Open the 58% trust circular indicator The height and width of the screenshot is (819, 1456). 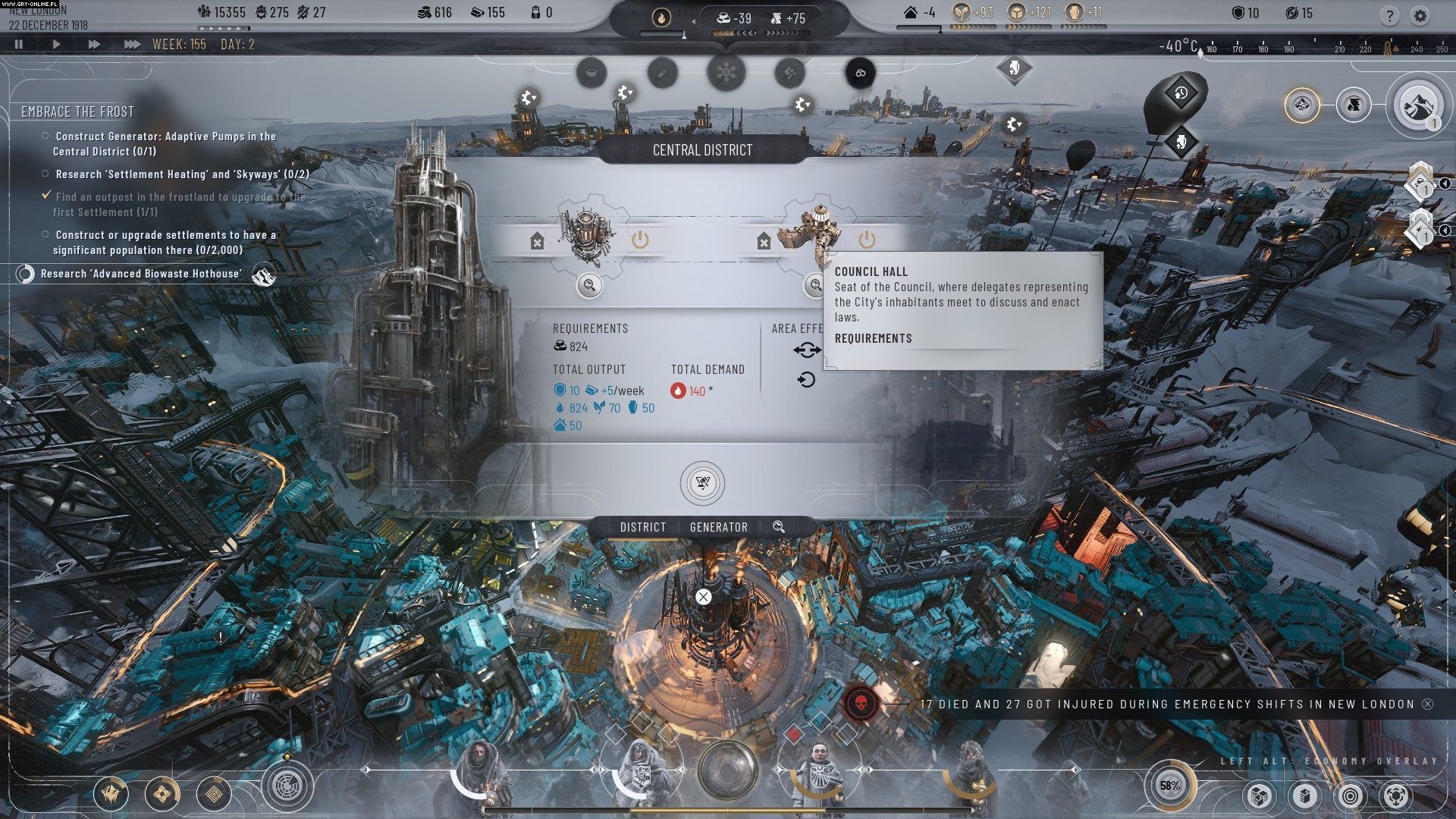[1169, 786]
